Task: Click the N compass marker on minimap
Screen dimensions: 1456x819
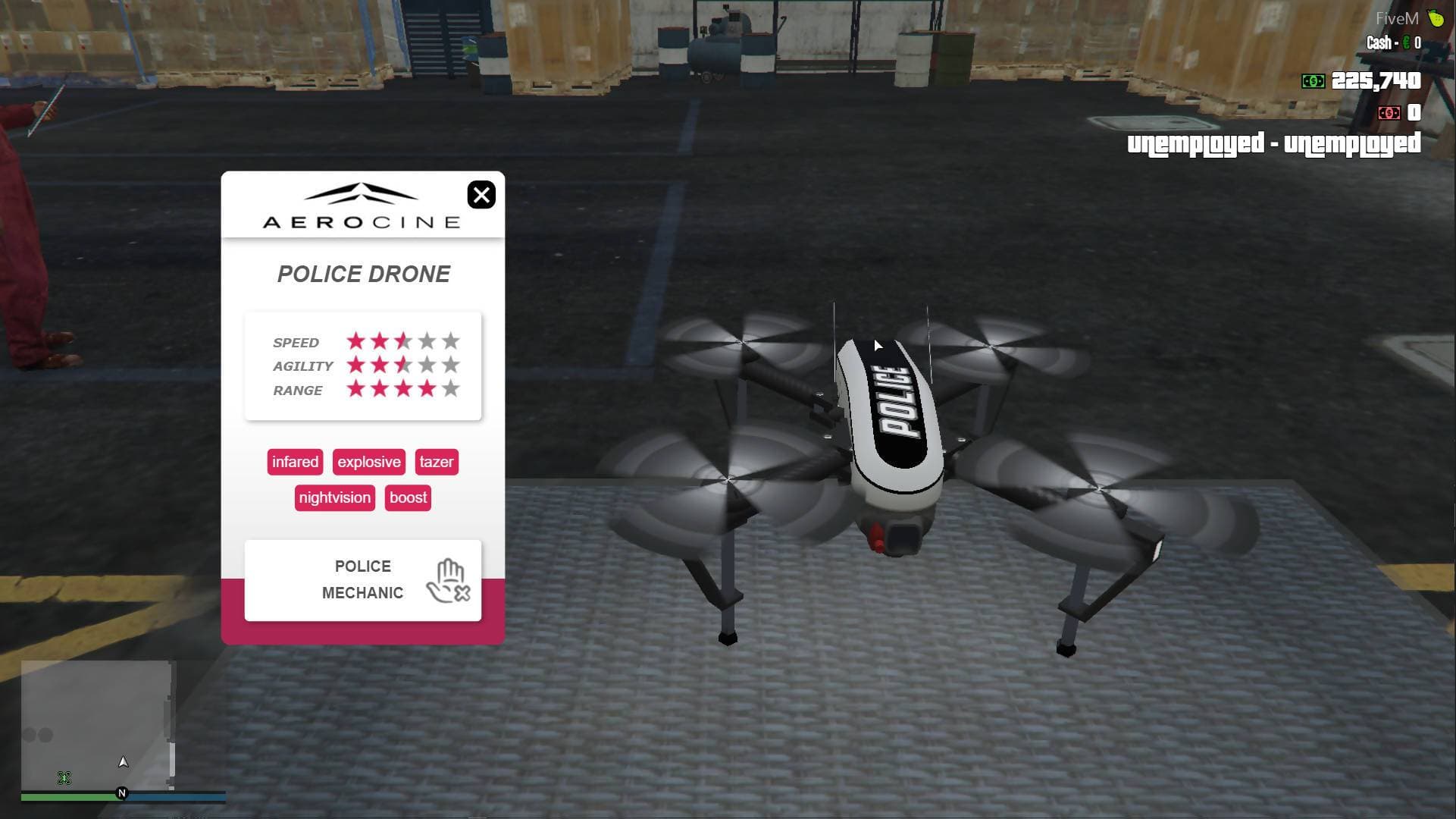Action: (121, 792)
